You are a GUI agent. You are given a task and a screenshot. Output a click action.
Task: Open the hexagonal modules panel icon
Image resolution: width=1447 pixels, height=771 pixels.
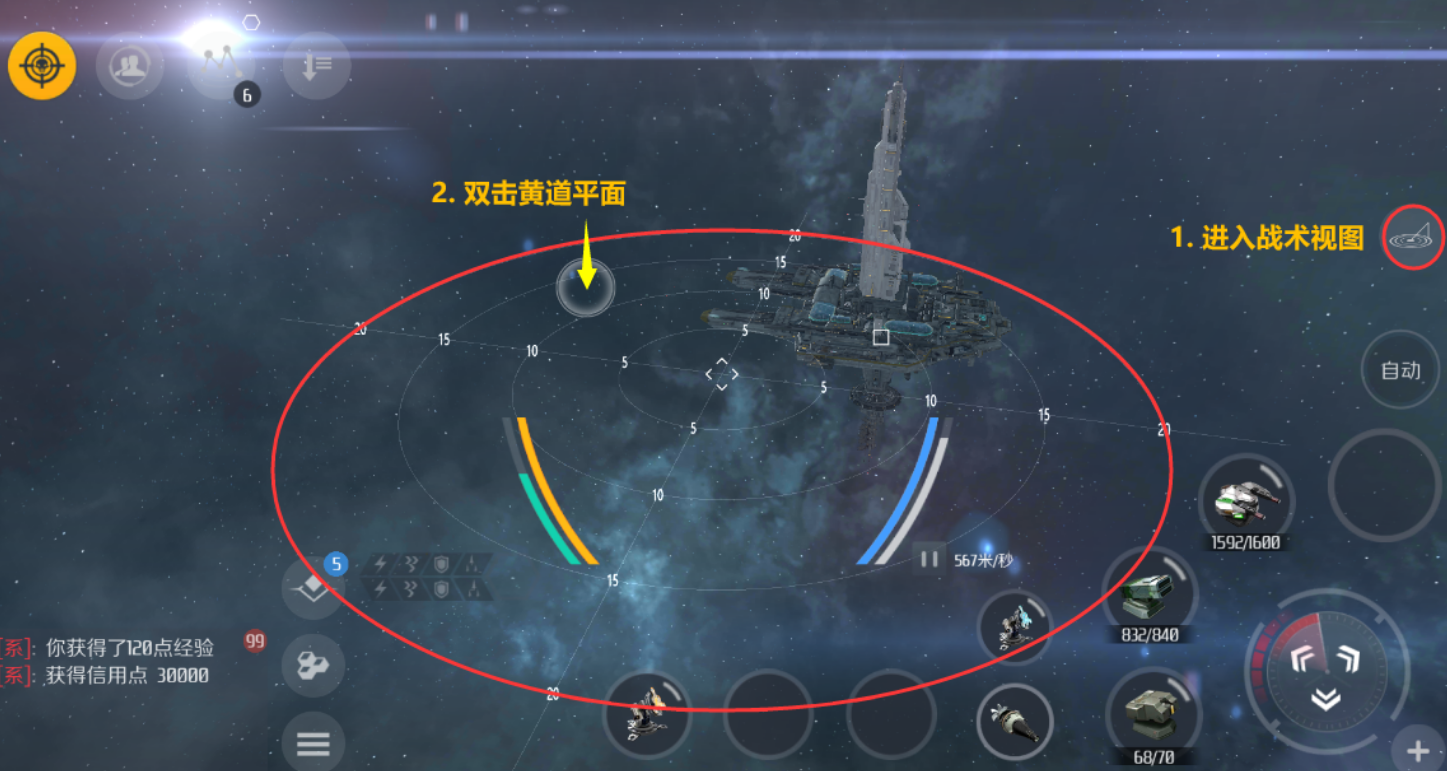[313, 666]
